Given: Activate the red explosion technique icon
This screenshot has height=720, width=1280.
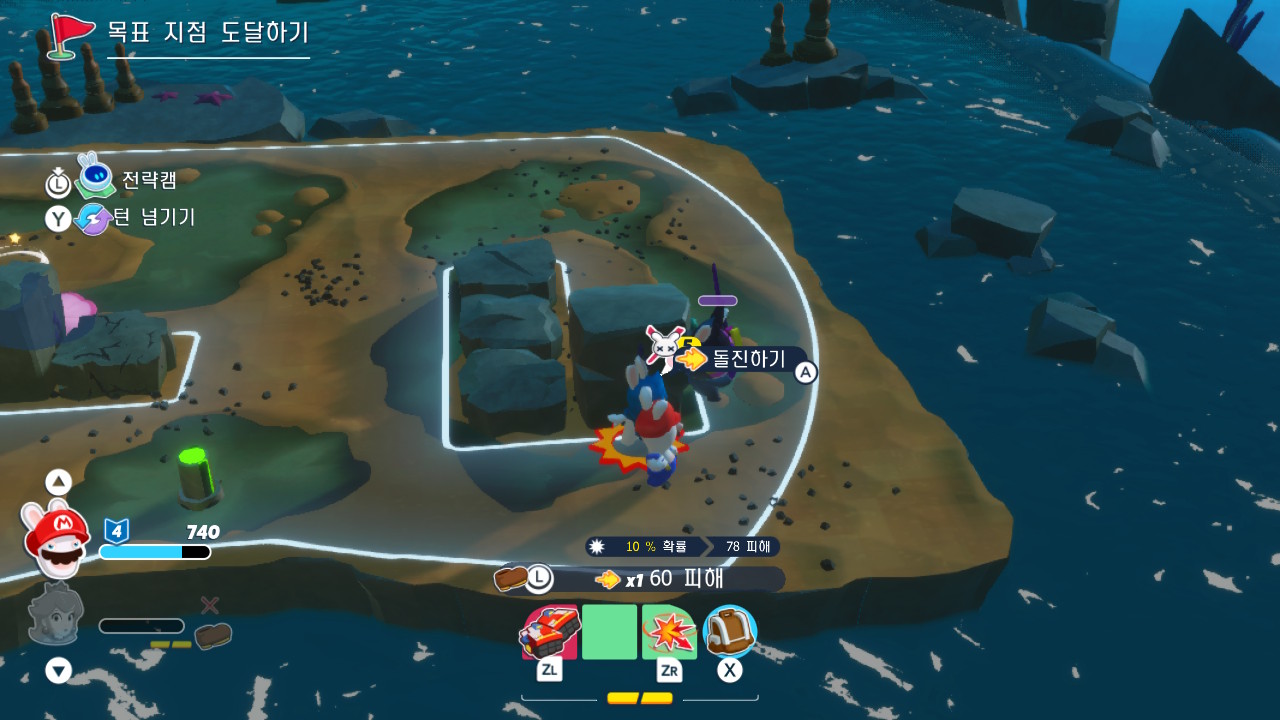Looking at the screenshot, I should (x=668, y=632).
